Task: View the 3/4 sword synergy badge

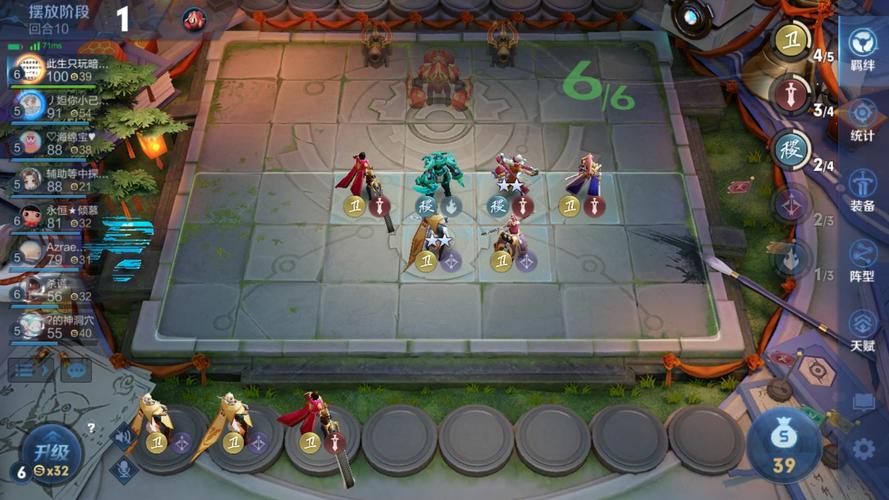Action: click(792, 96)
